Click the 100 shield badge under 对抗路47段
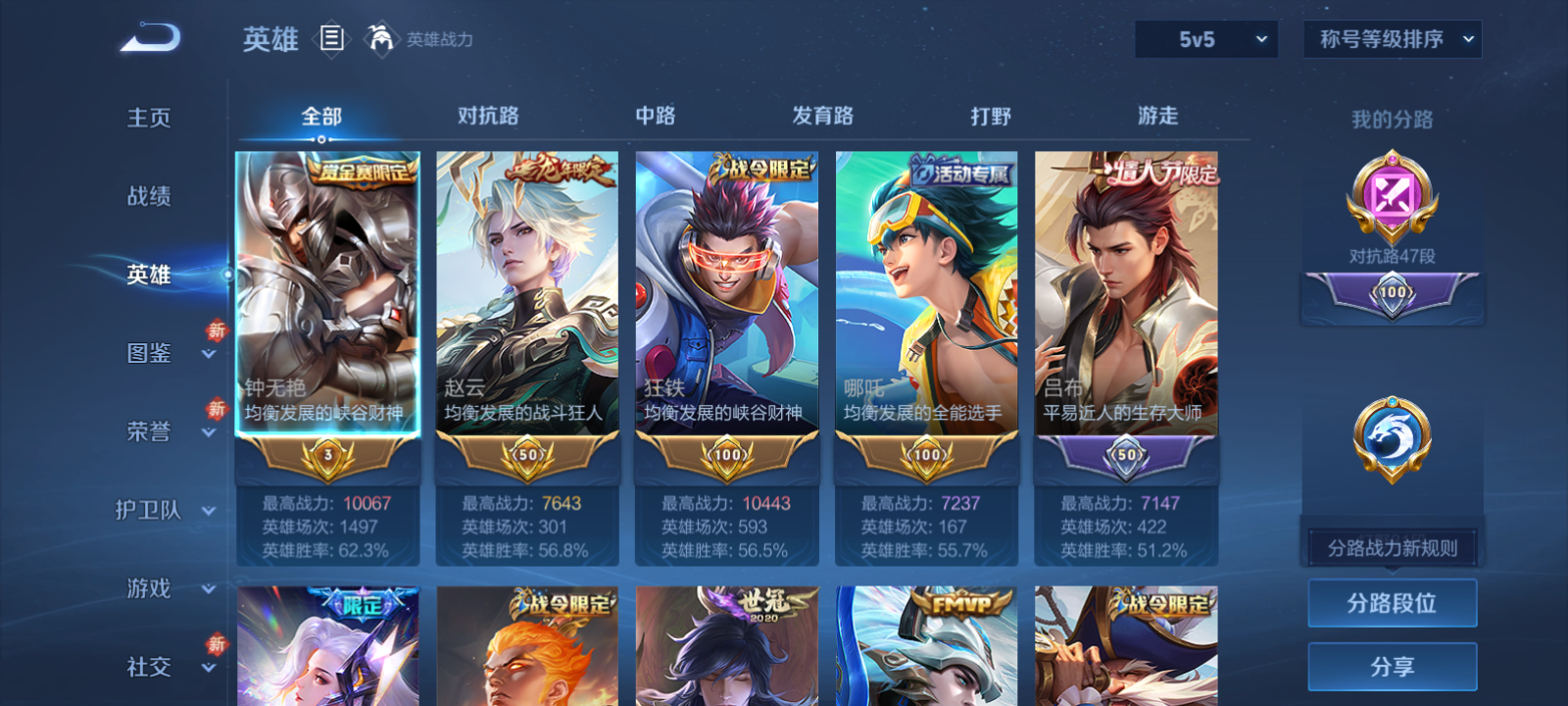 click(x=1392, y=294)
